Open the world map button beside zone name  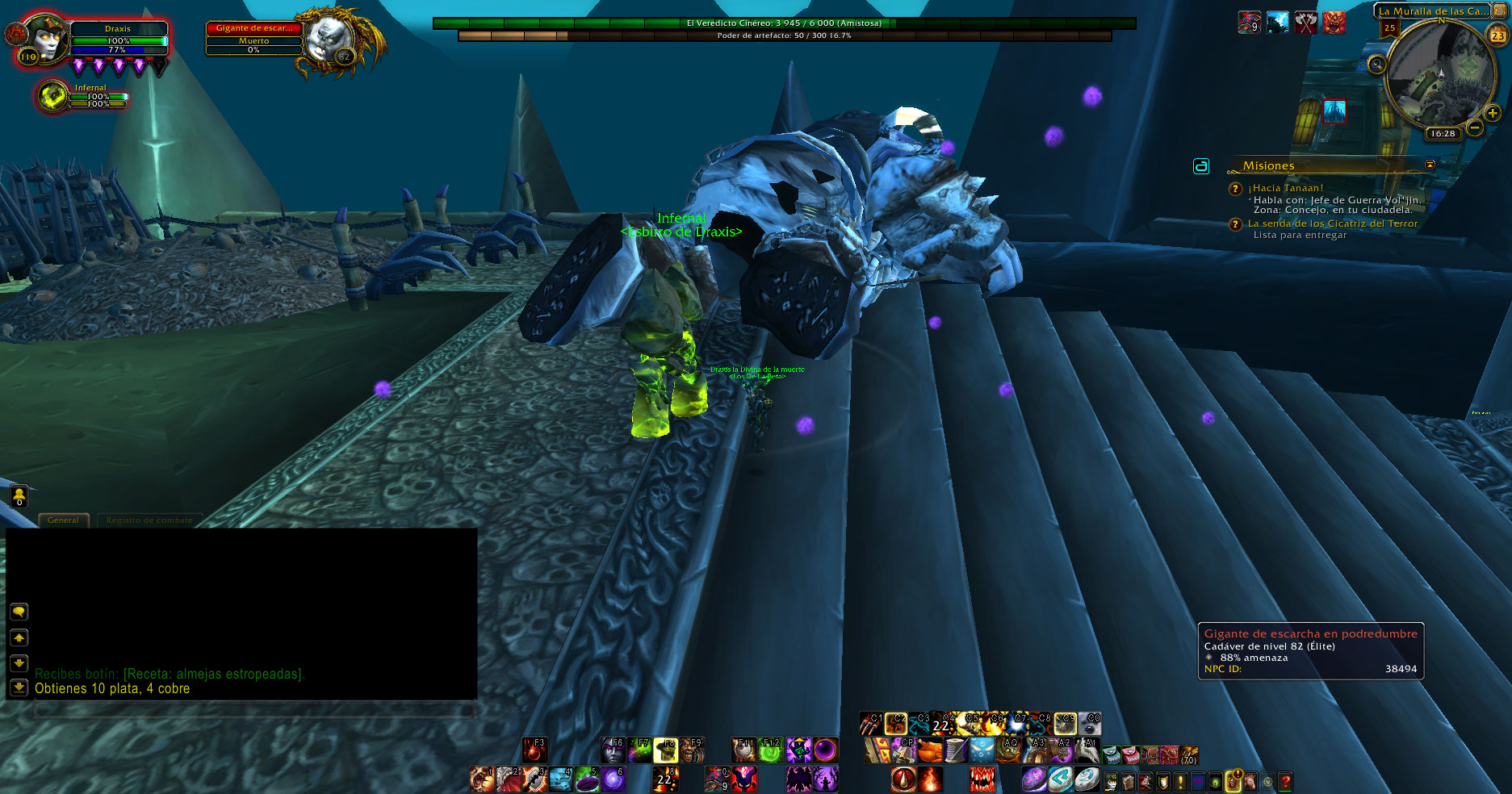pyautogui.click(x=1500, y=10)
